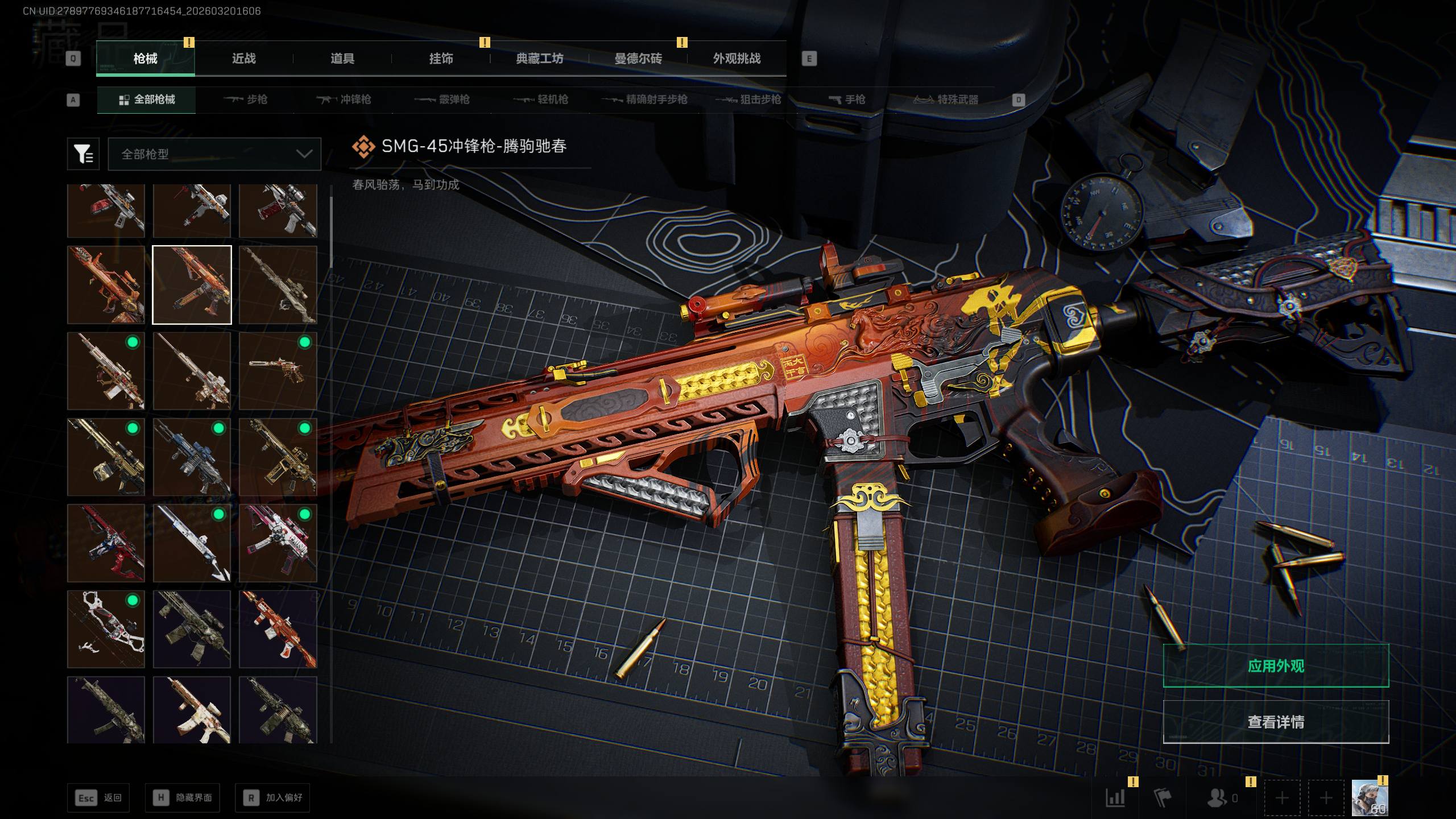Show the 曼德尔砖 tab
This screenshot has height=819, width=1456.
pos(638,59)
